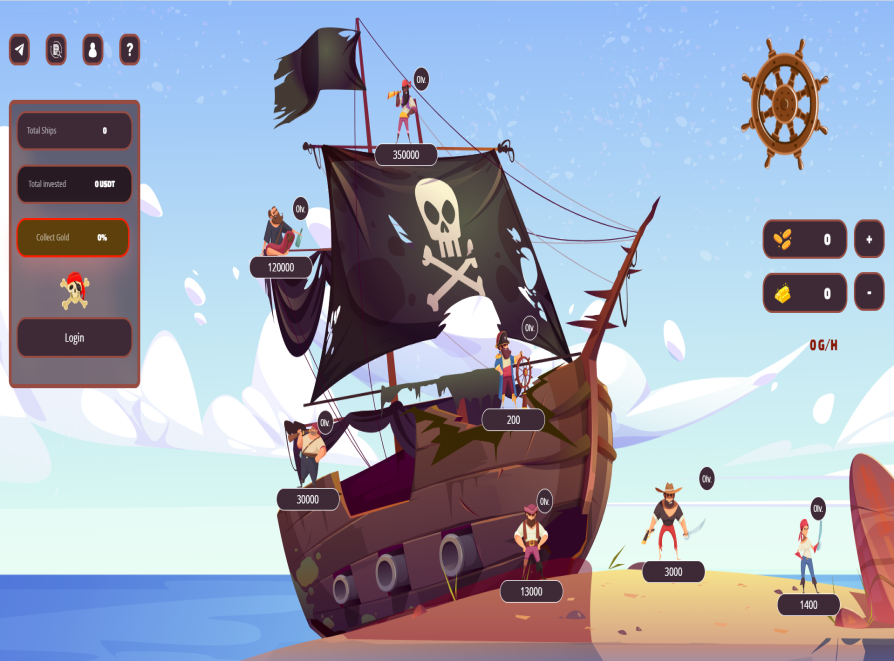This screenshot has height=661, width=894.
Task: Buy the 350000 lookout pirate
Action: click(x=406, y=154)
